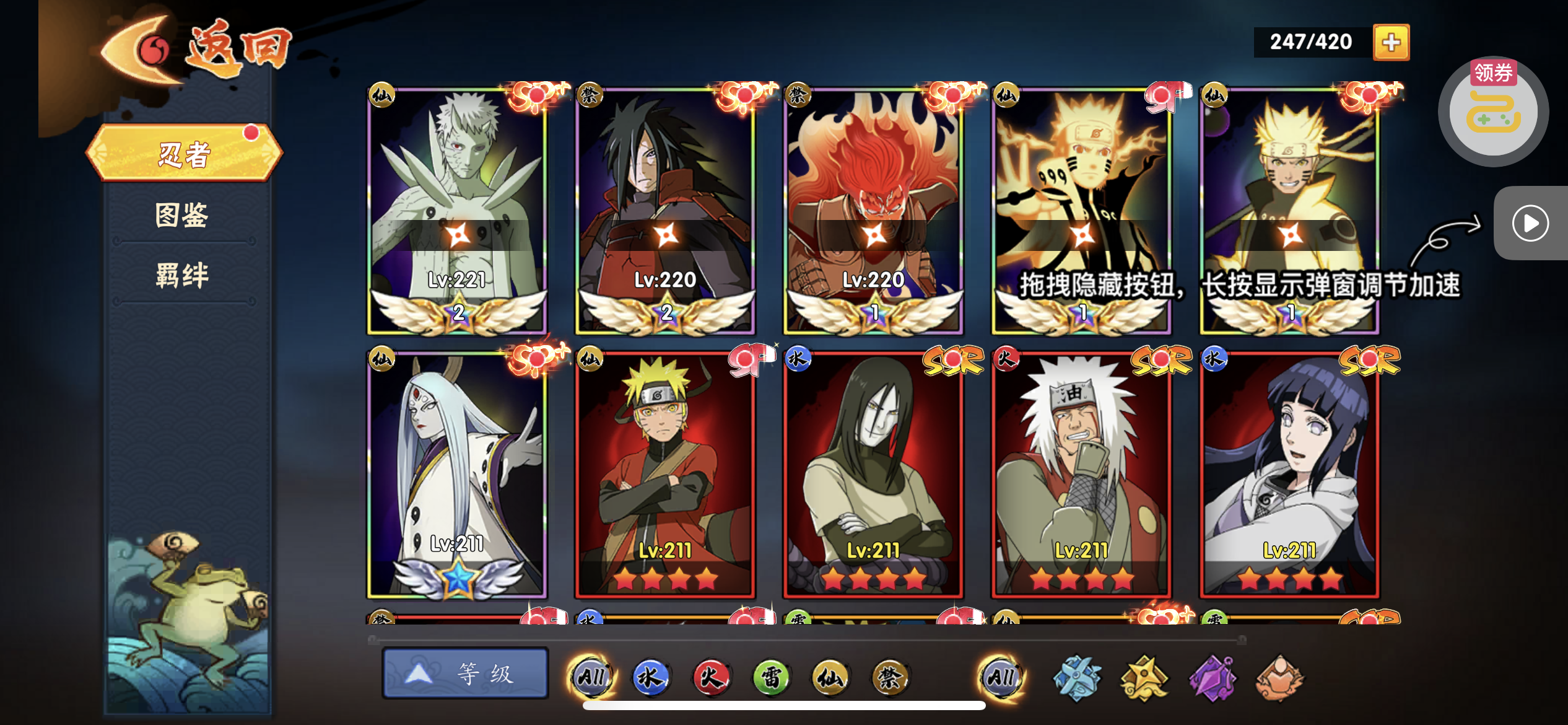Add capacity with the yellow plus button
Viewport: 1568px width, 725px height.
(x=1391, y=42)
